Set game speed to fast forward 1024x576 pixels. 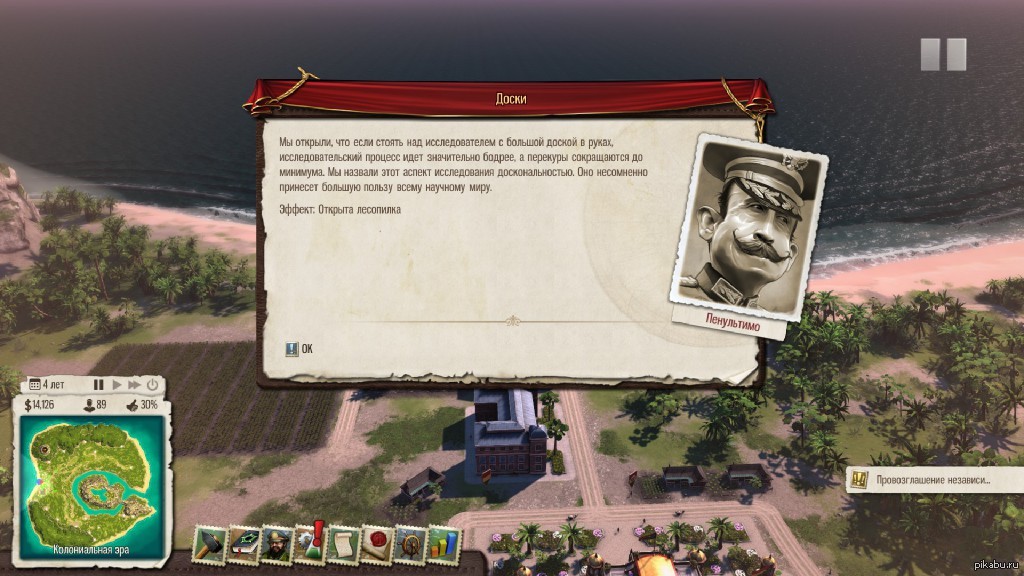pyautogui.click(x=134, y=384)
